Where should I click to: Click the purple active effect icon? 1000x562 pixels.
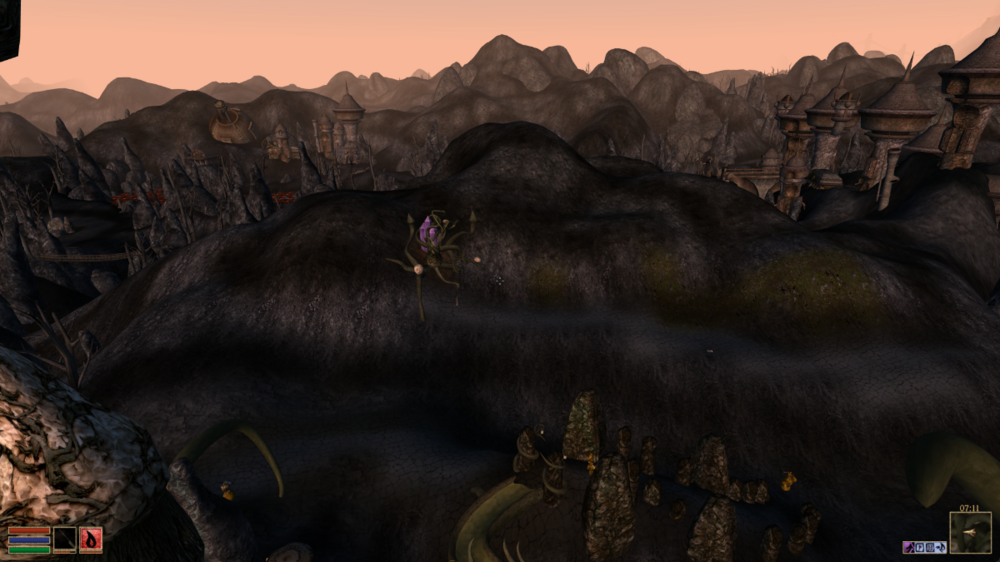pos(909,547)
